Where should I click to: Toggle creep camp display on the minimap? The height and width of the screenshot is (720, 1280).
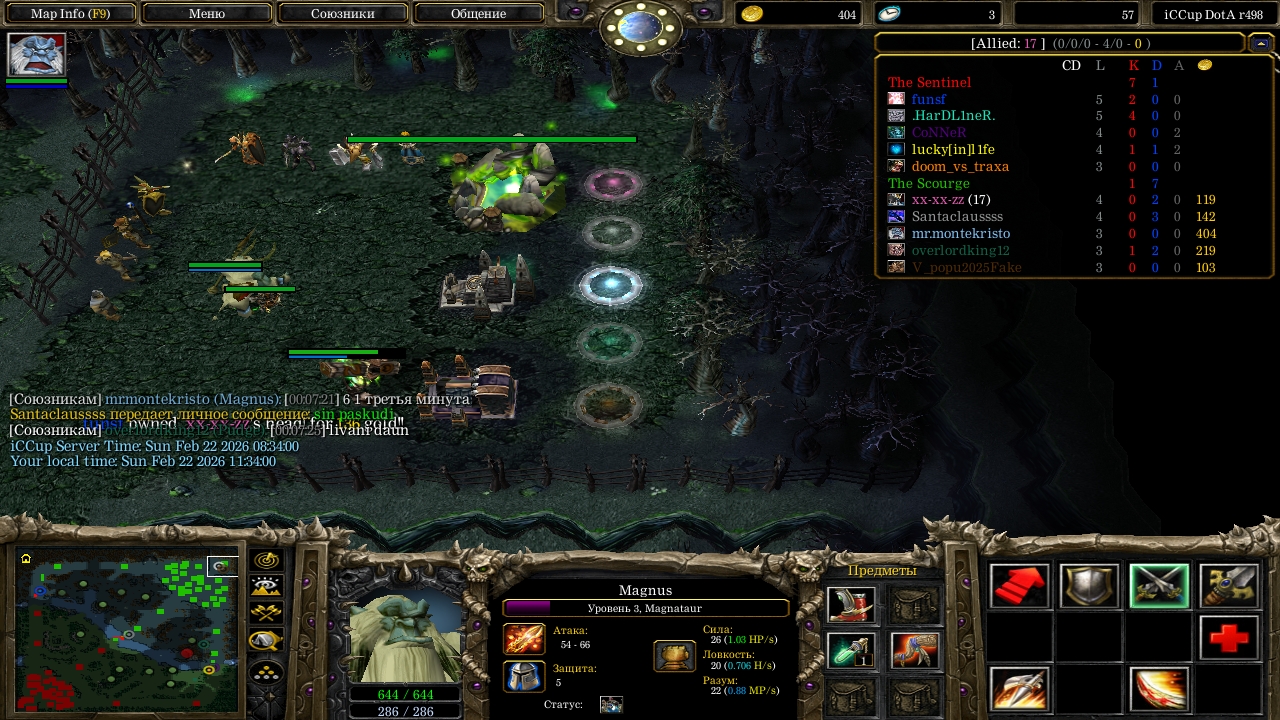tap(267, 641)
